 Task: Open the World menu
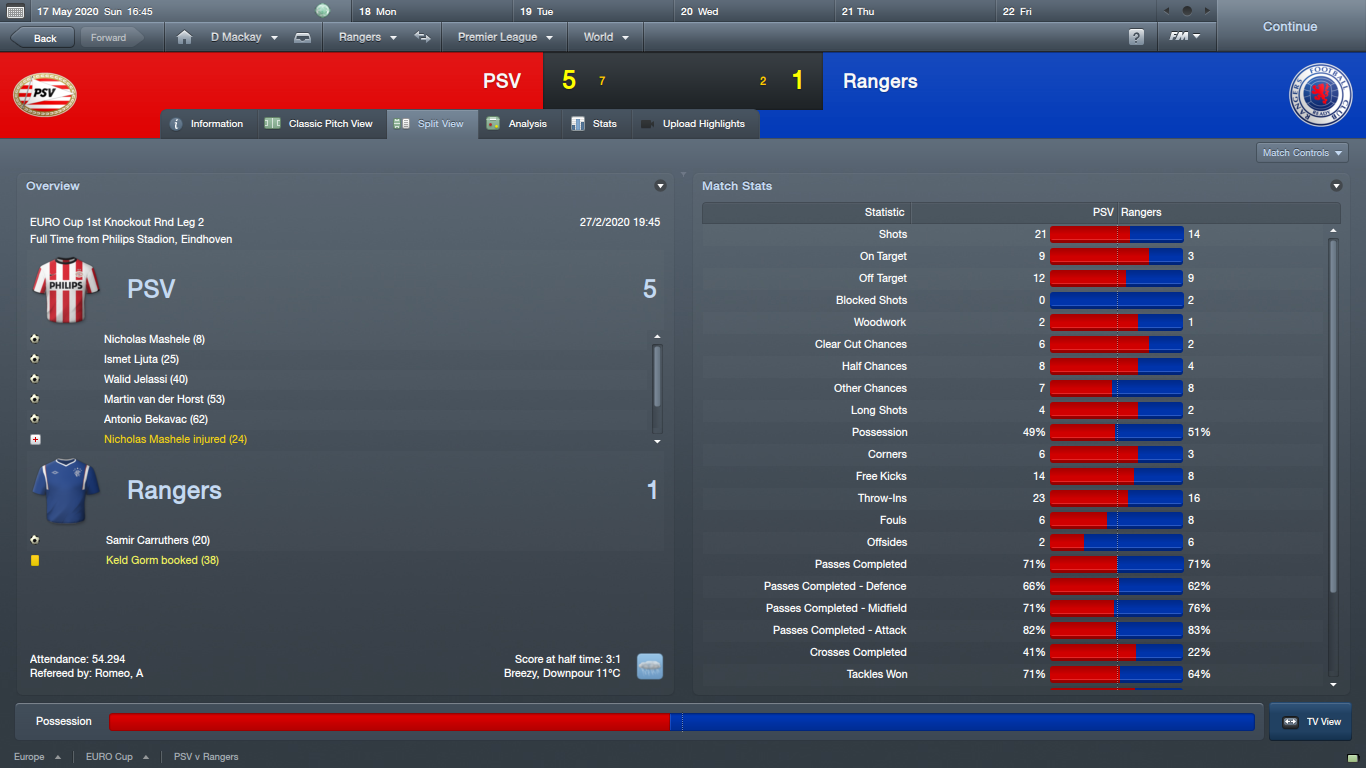coord(606,37)
